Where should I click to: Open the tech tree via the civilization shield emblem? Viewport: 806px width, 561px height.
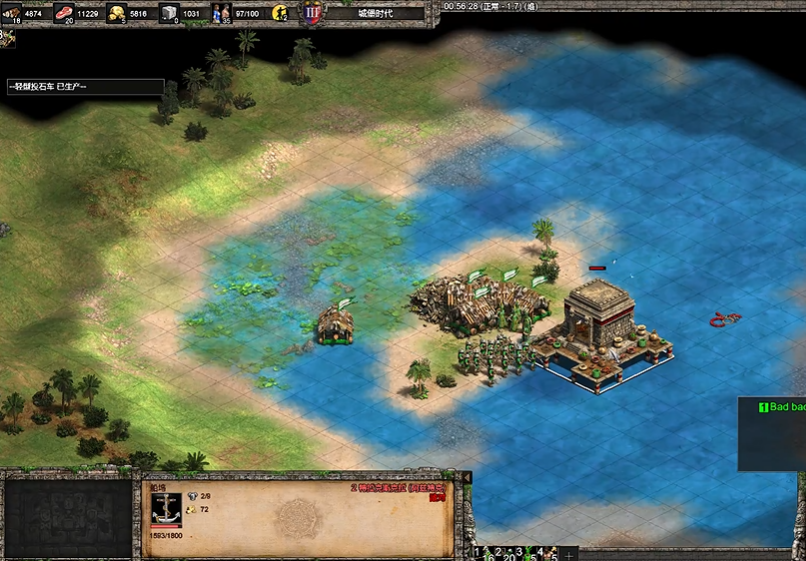tap(313, 13)
